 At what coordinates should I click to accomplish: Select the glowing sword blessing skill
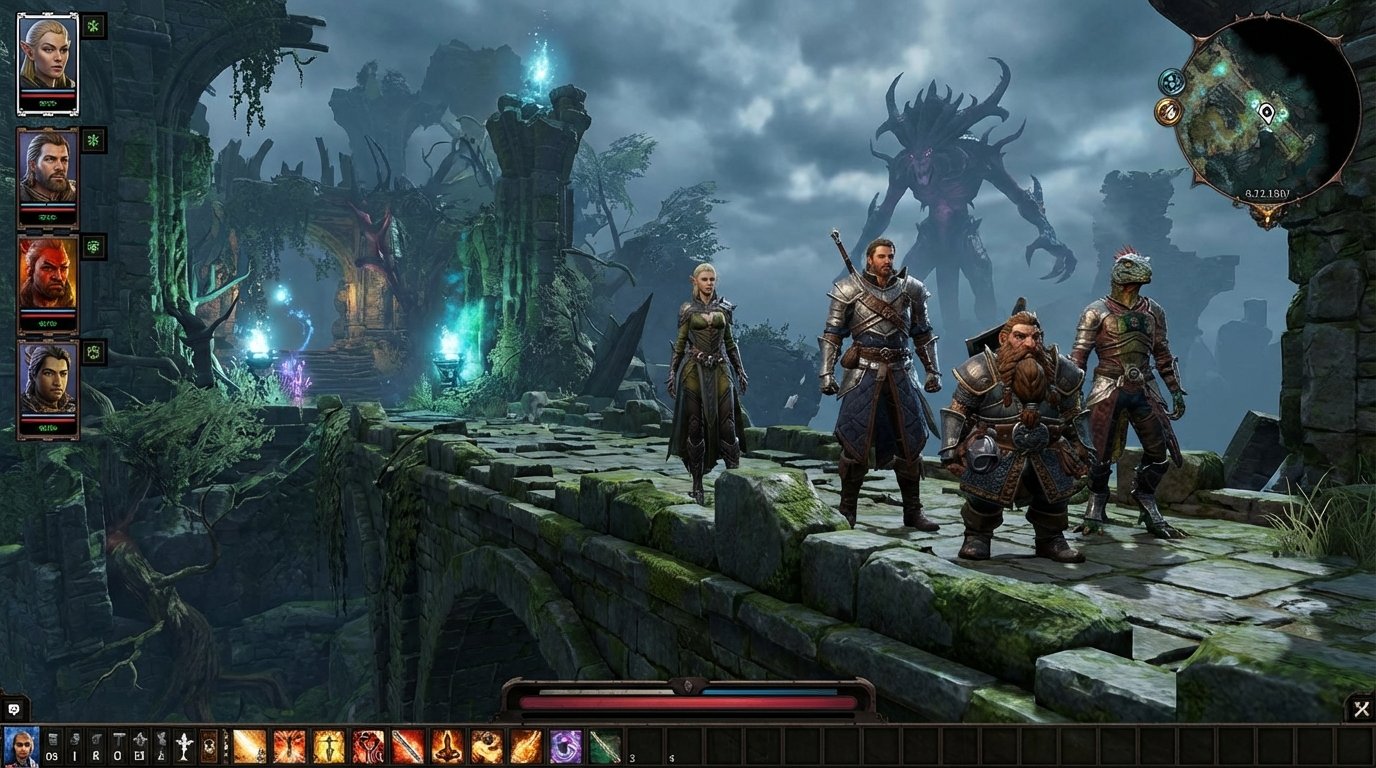pos(326,745)
